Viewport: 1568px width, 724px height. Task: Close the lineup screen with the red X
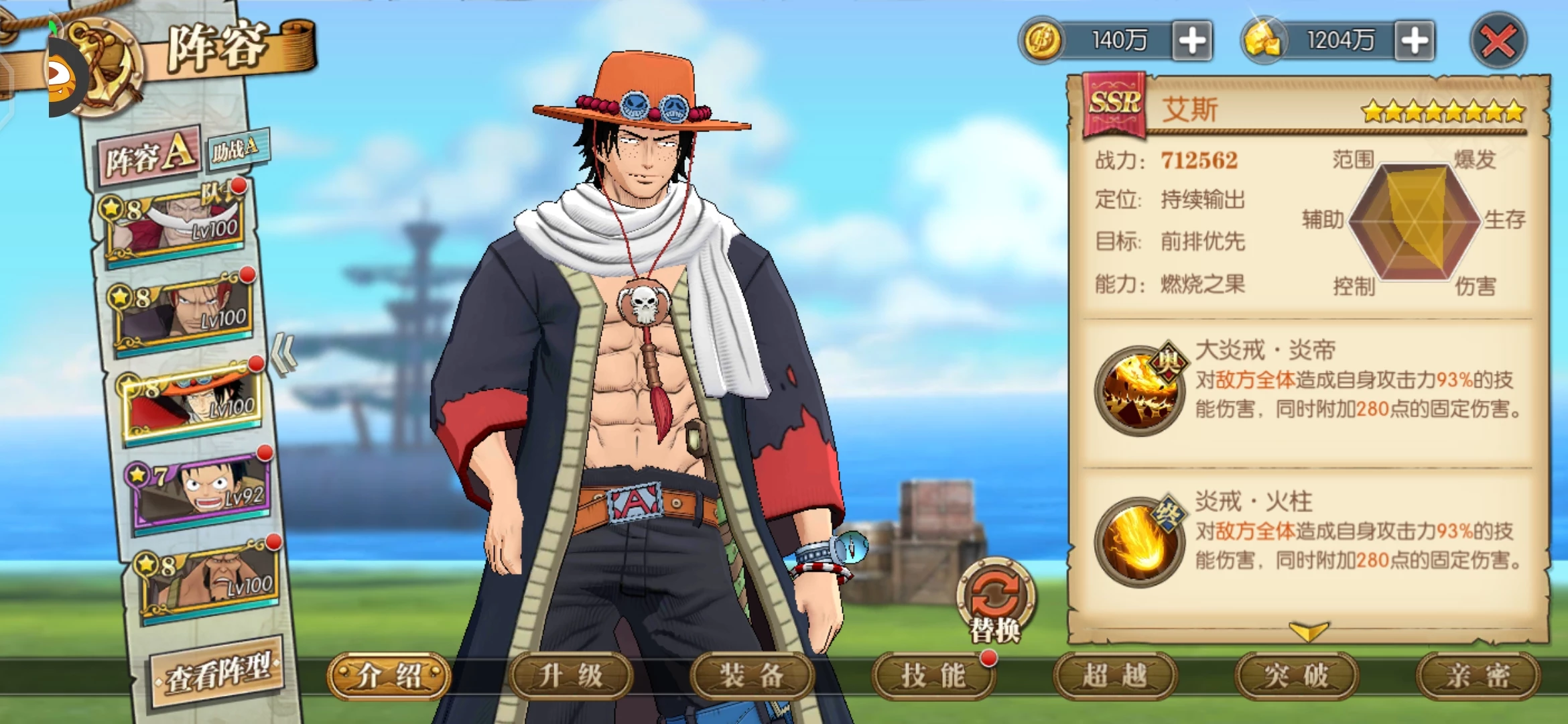point(1498,42)
